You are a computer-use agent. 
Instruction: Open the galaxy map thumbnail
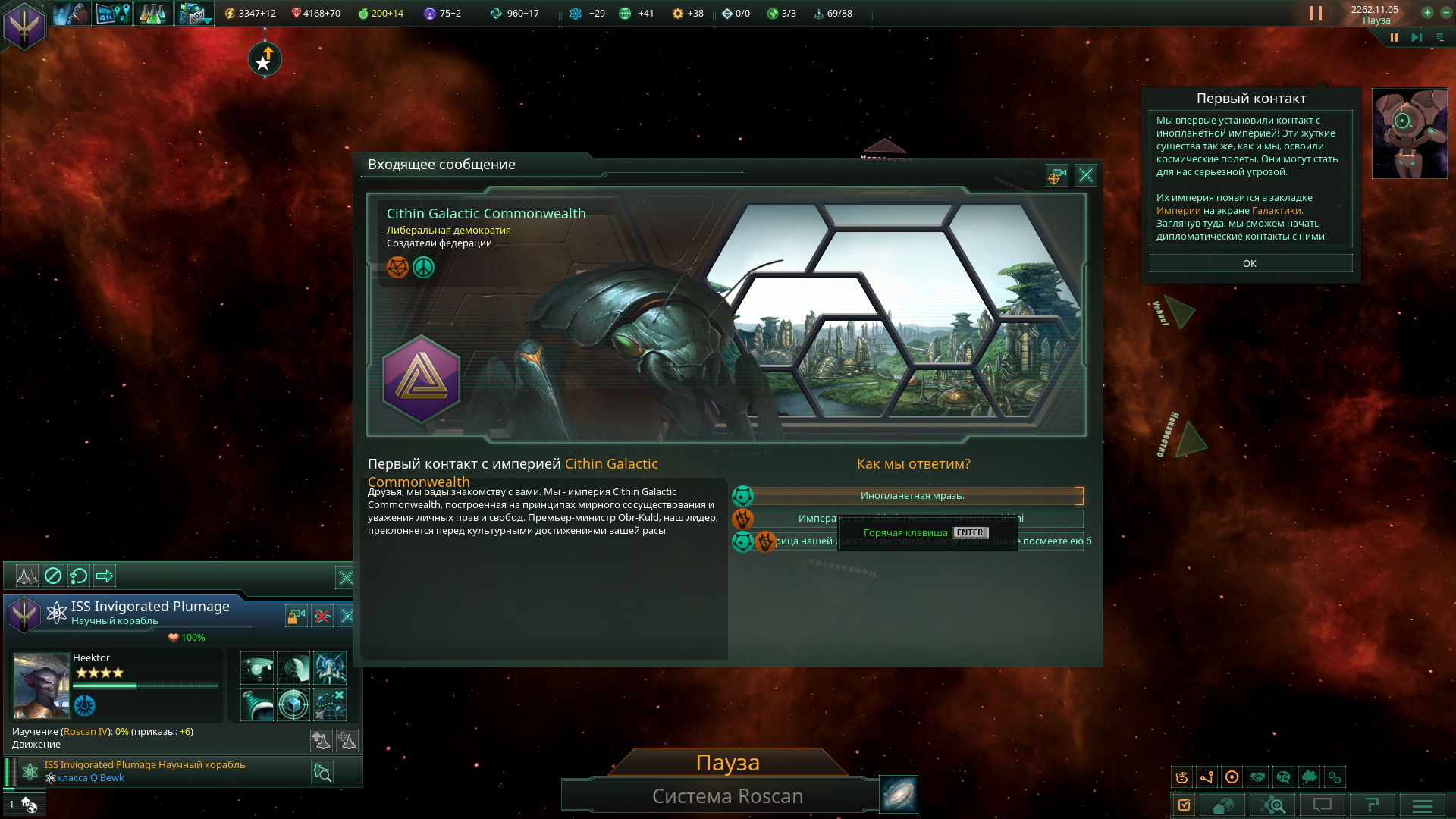[x=899, y=794]
